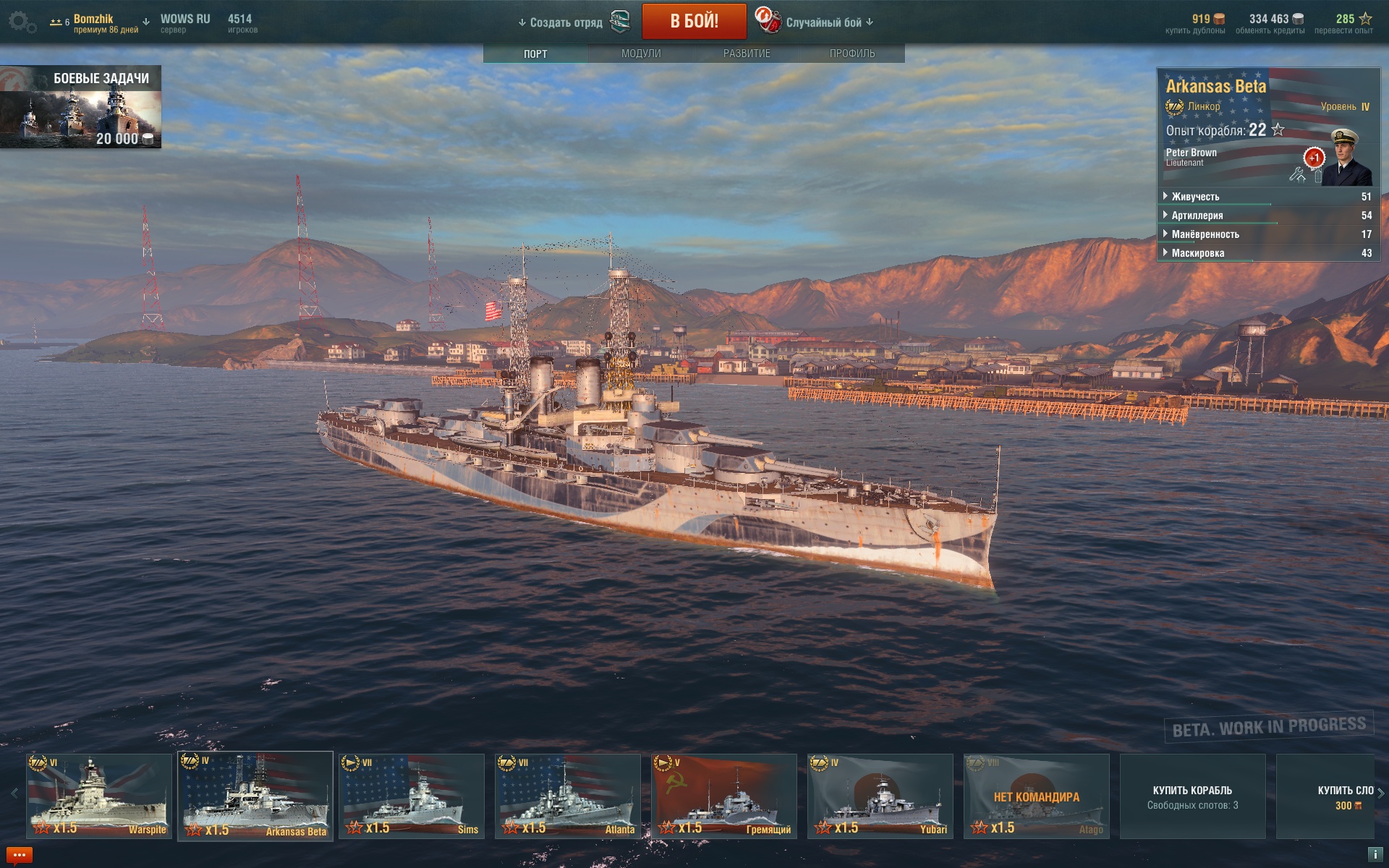
Task: Start the battle with В БОЙ! button
Action: (694, 22)
